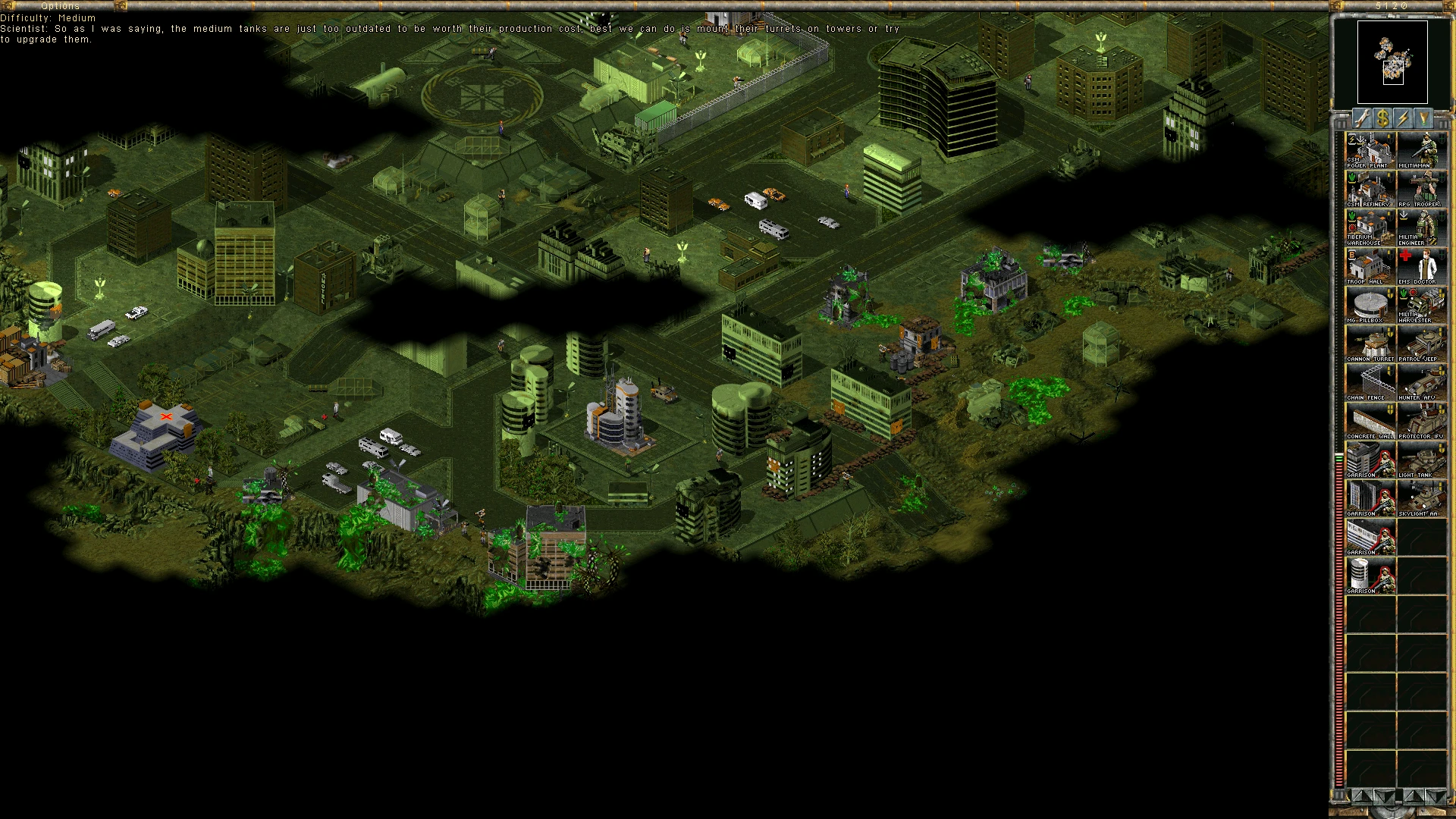Screen dimensions: 1456x819
Task: Activate the wrench repair button
Action: (1363, 118)
